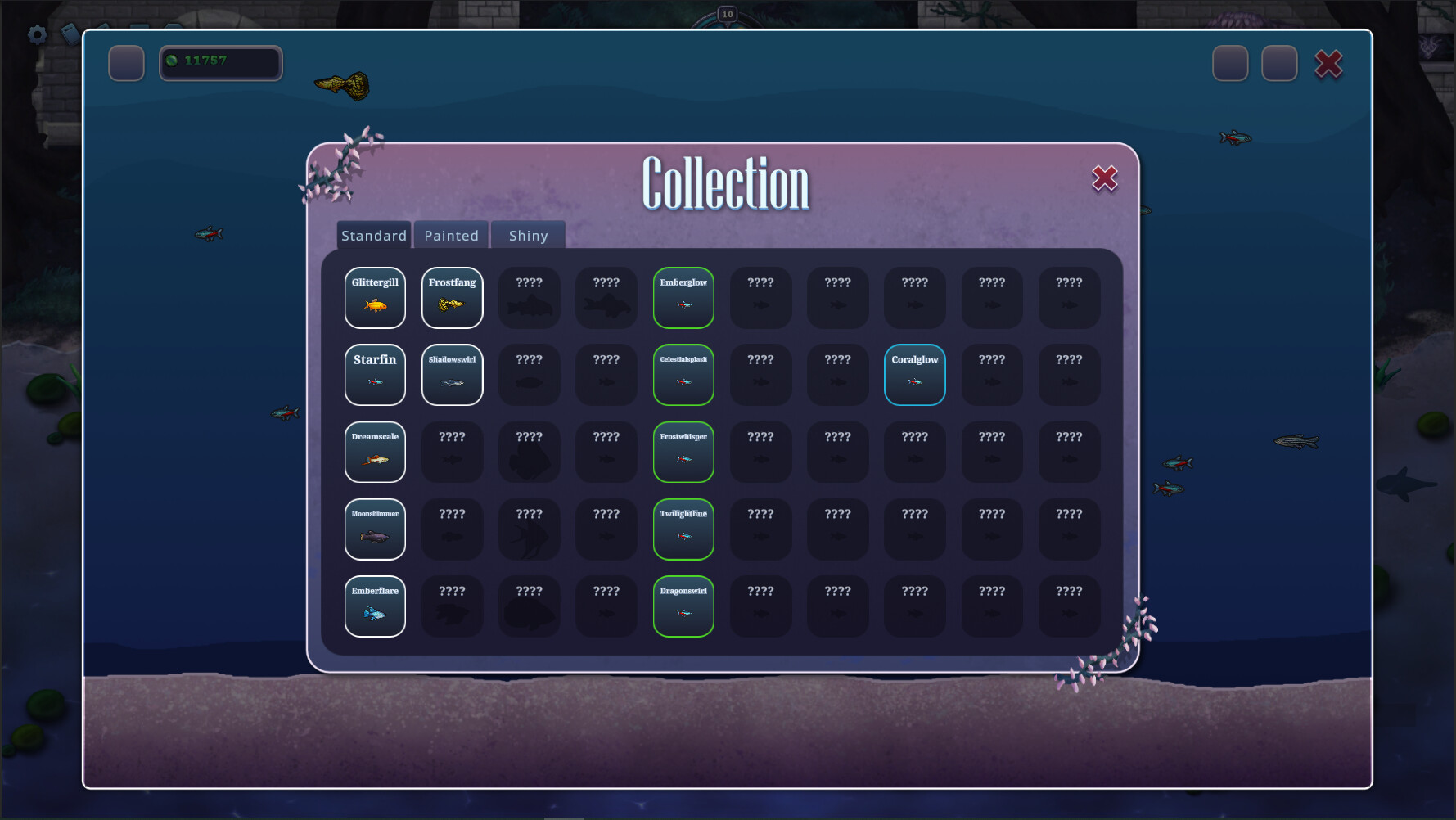Click the green coin icon in currency display
This screenshot has width=1456, height=820.
[x=173, y=60]
